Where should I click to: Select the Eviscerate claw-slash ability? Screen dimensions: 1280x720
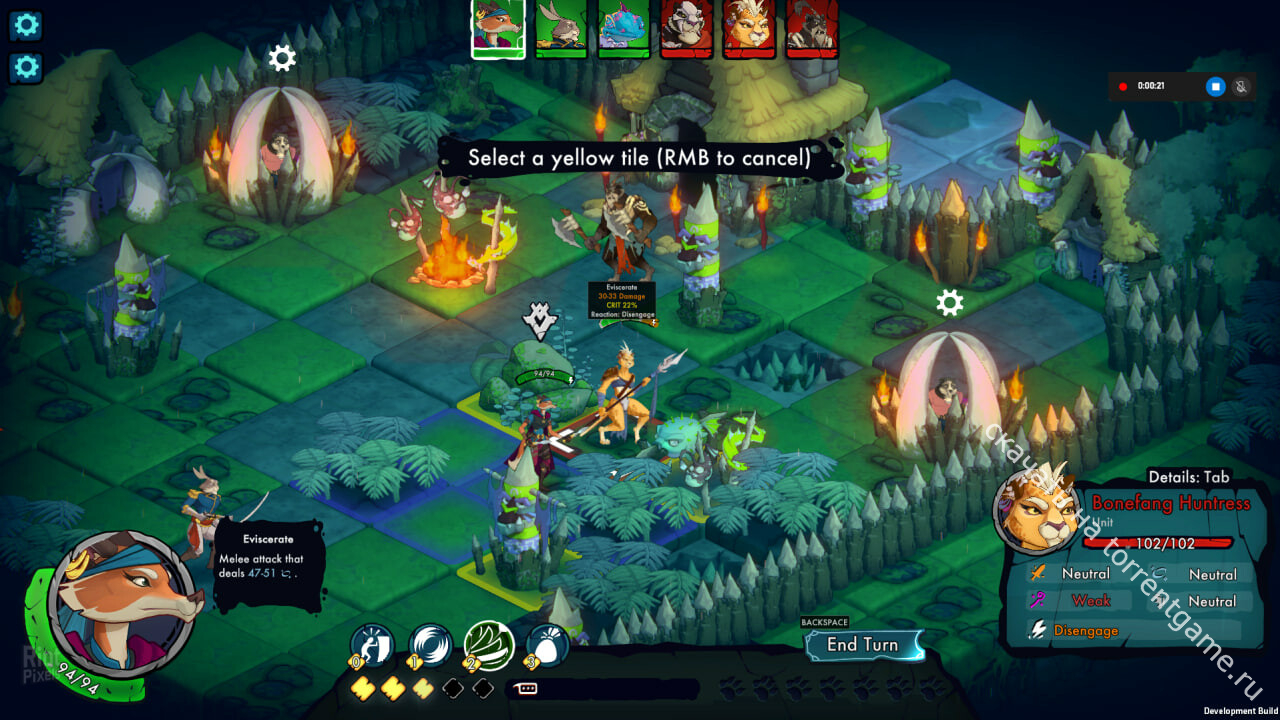coord(489,646)
